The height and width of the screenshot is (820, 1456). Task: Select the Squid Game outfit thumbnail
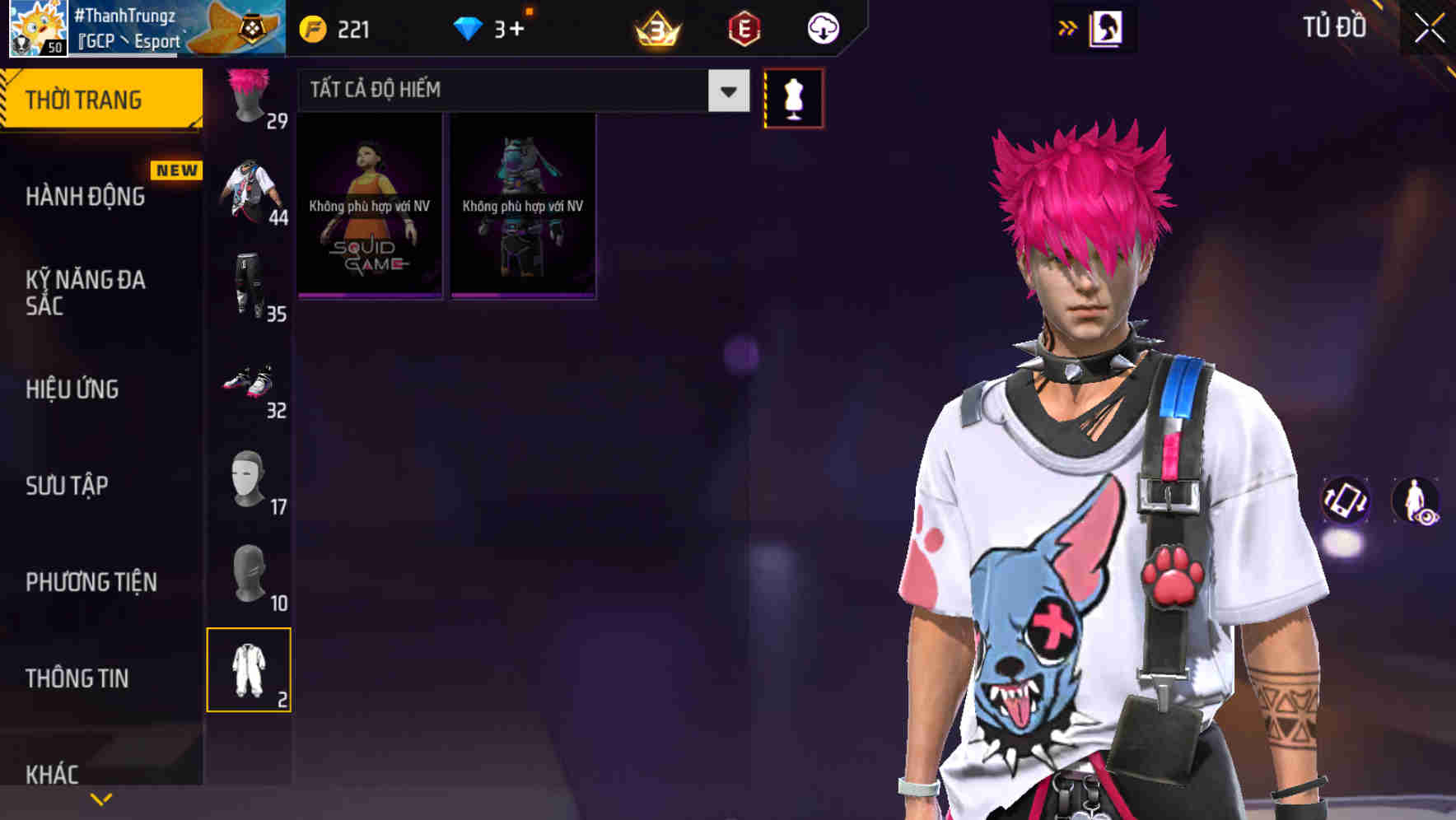[x=368, y=207]
